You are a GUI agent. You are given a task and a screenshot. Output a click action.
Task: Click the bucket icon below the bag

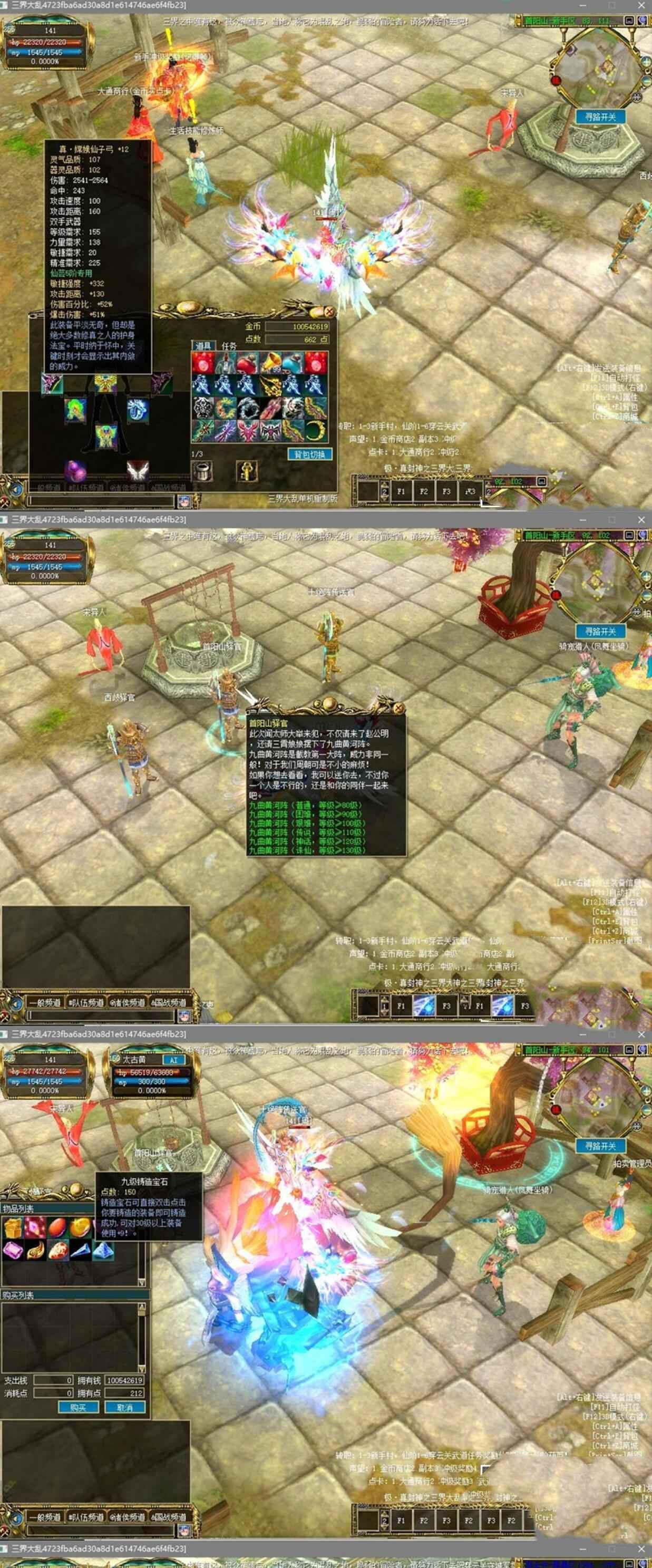coord(202,470)
